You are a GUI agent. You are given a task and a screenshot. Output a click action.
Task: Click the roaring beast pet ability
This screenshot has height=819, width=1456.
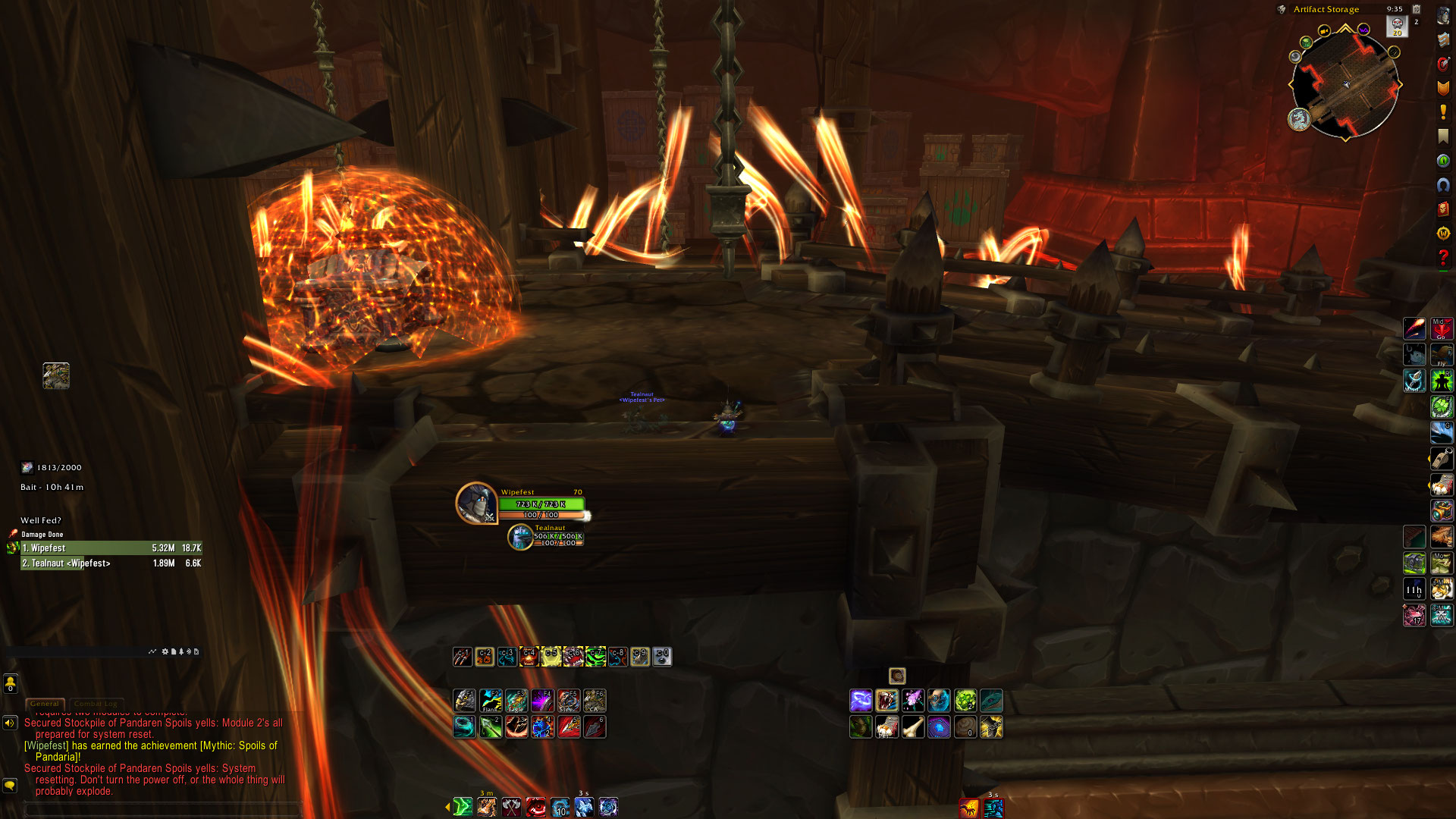click(x=886, y=701)
